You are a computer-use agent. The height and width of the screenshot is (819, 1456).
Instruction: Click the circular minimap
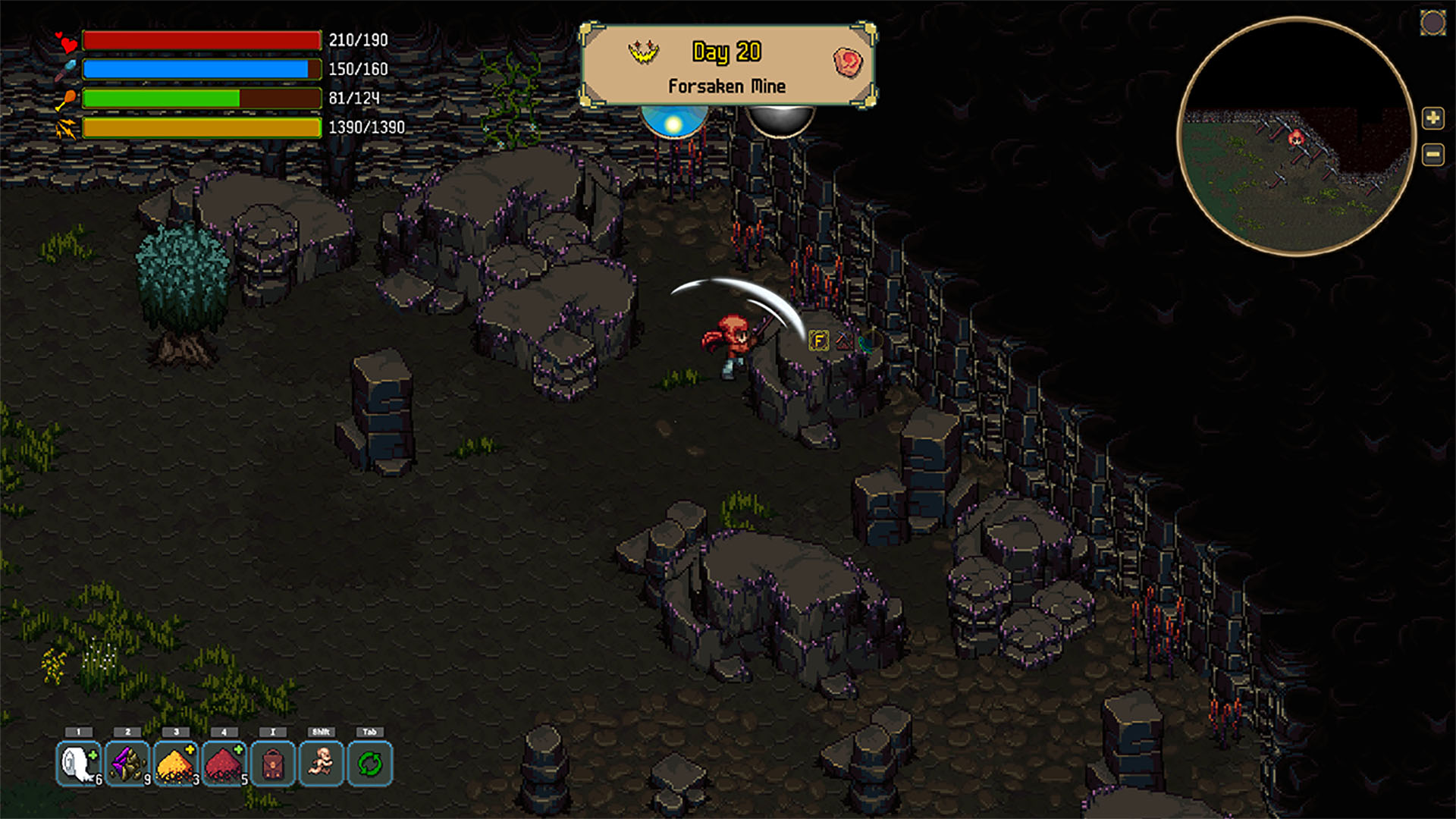[x=1296, y=136]
